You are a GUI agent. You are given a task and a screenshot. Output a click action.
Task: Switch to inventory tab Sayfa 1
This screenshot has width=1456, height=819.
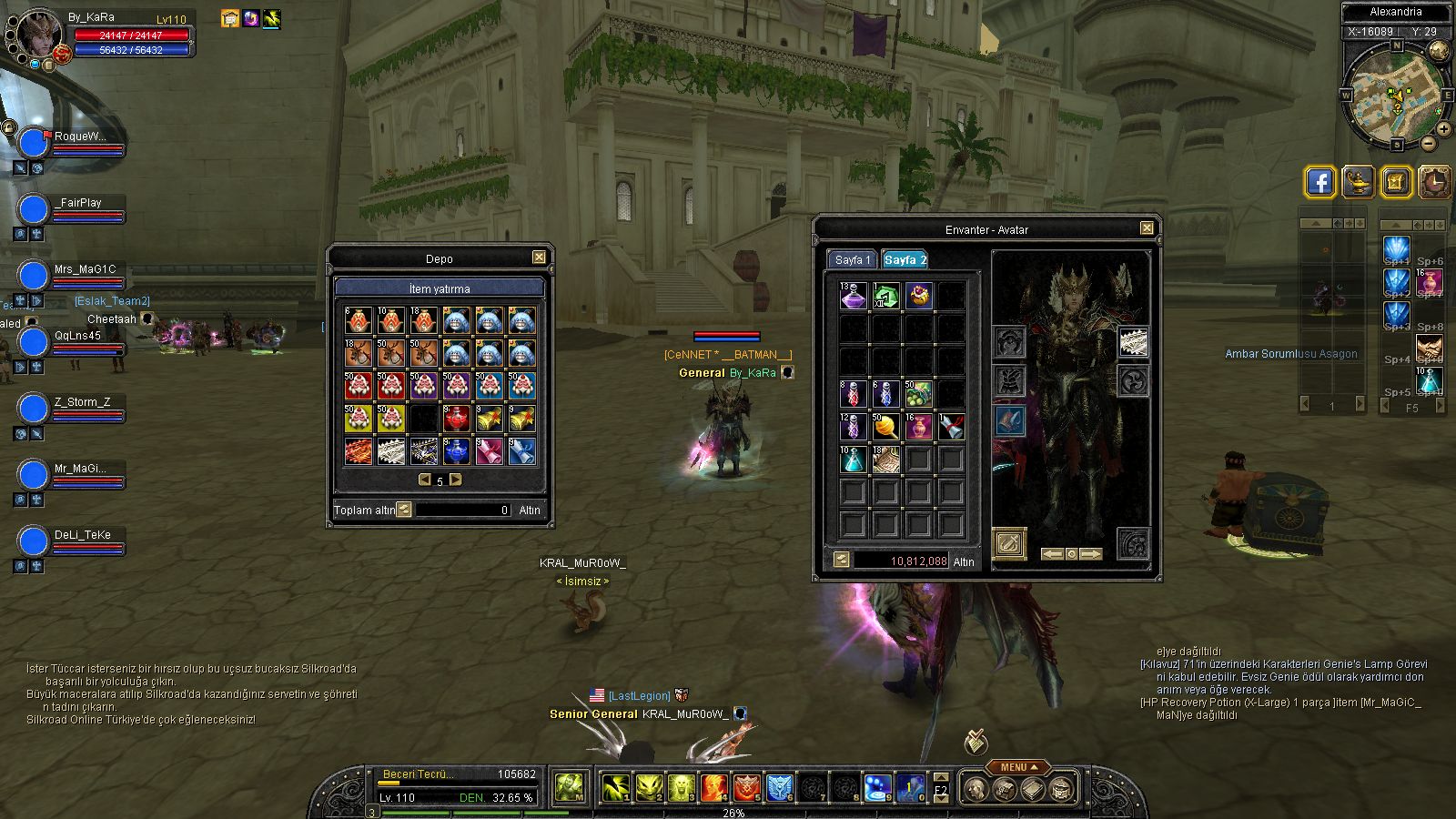tap(853, 260)
